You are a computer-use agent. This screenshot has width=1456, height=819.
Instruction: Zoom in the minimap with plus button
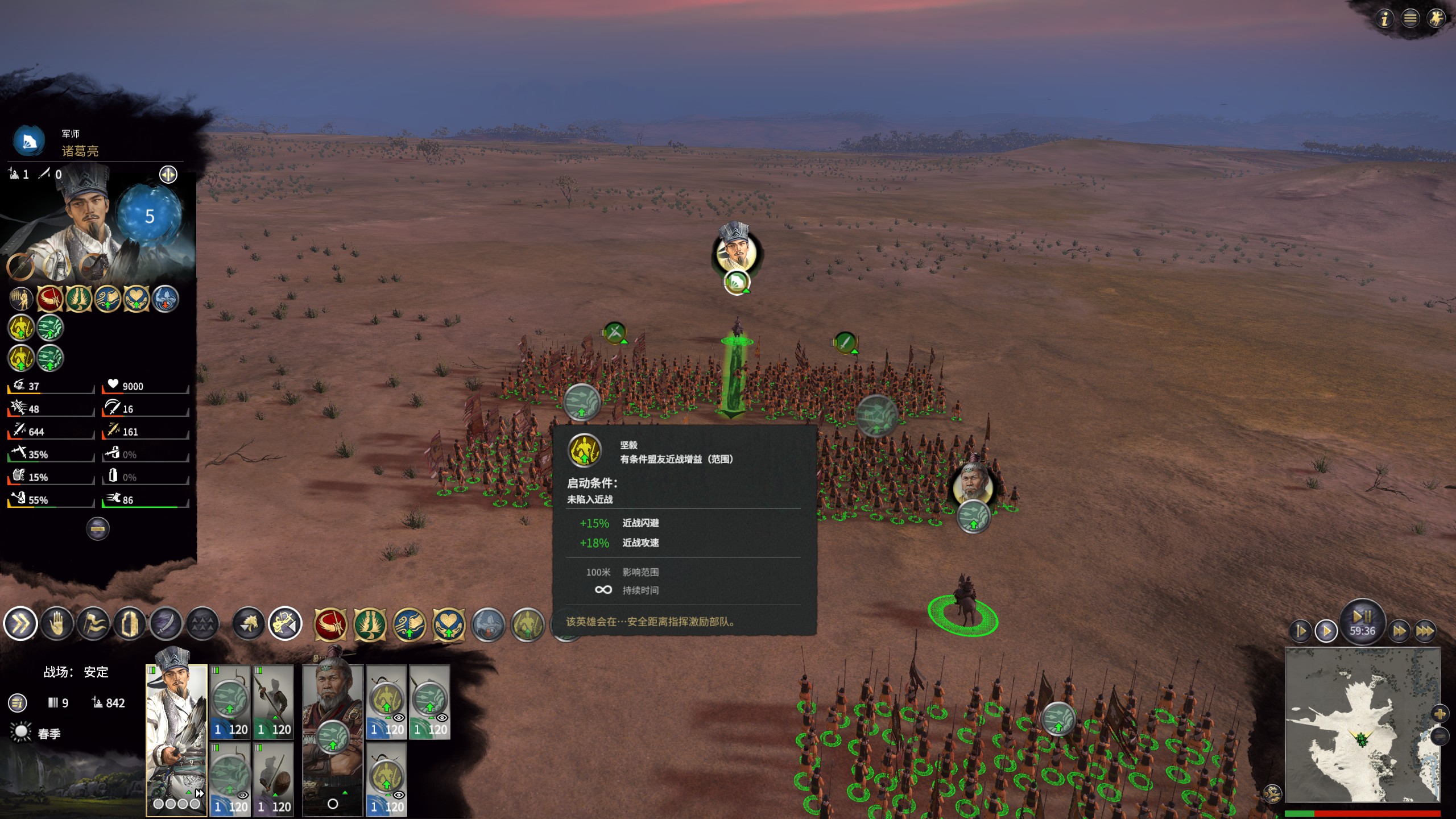(1440, 713)
